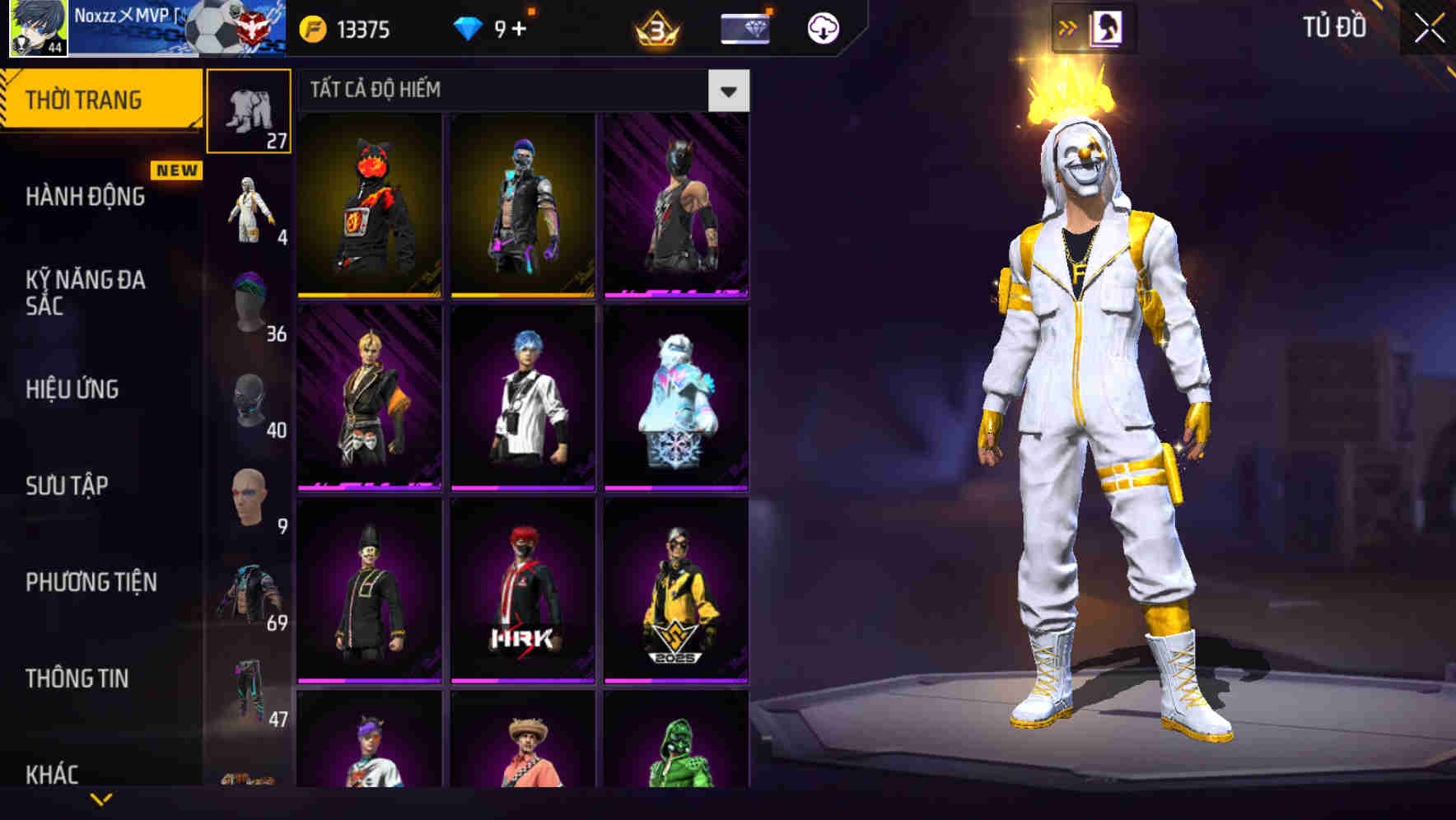Viewport: 1456px width, 820px height.
Task: Switch to the HÀNH ĐỘNG tab
Action: coord(86,198)
